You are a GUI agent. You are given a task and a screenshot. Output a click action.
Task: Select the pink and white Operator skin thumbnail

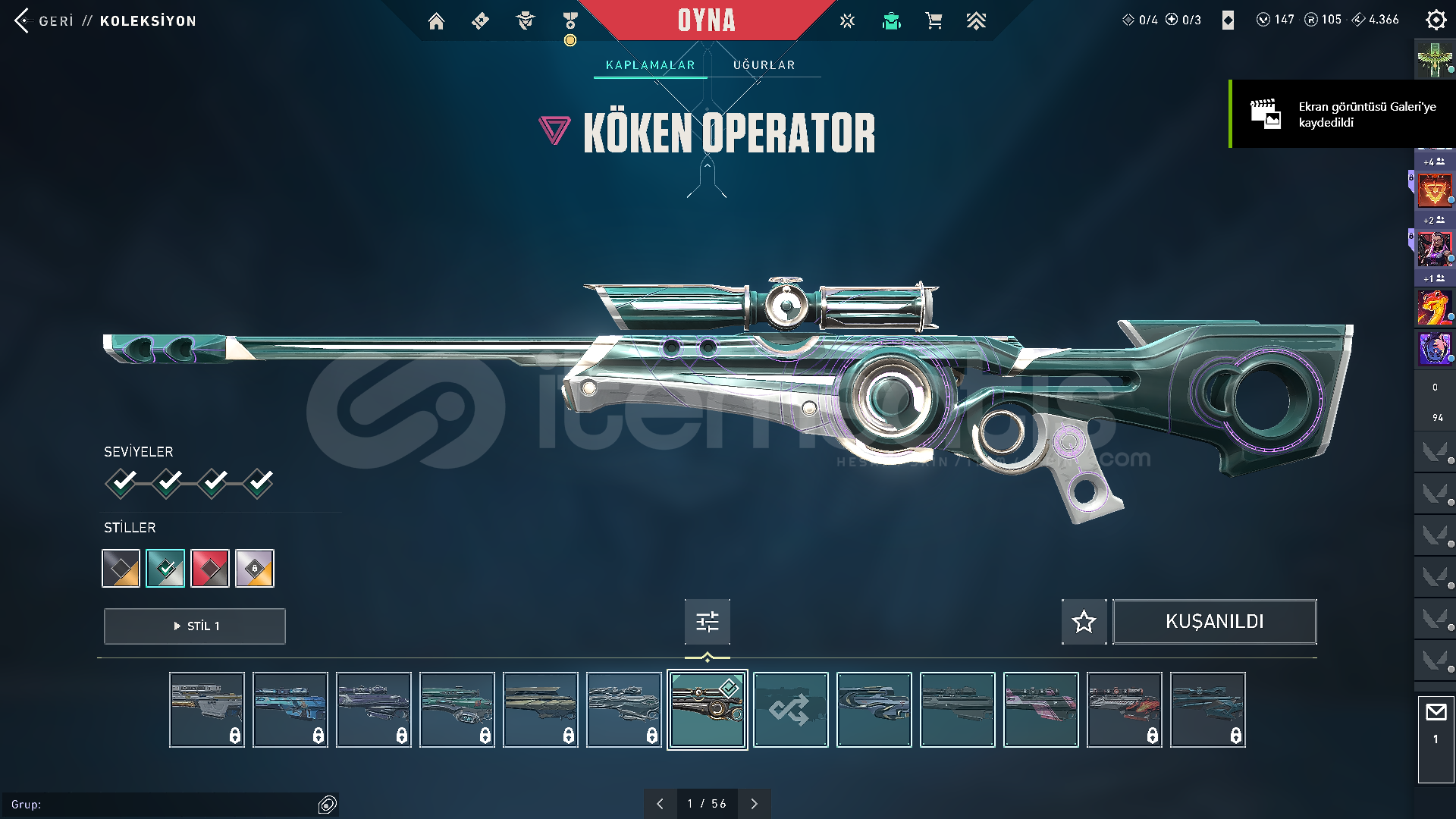click(x=1040, y=710)
